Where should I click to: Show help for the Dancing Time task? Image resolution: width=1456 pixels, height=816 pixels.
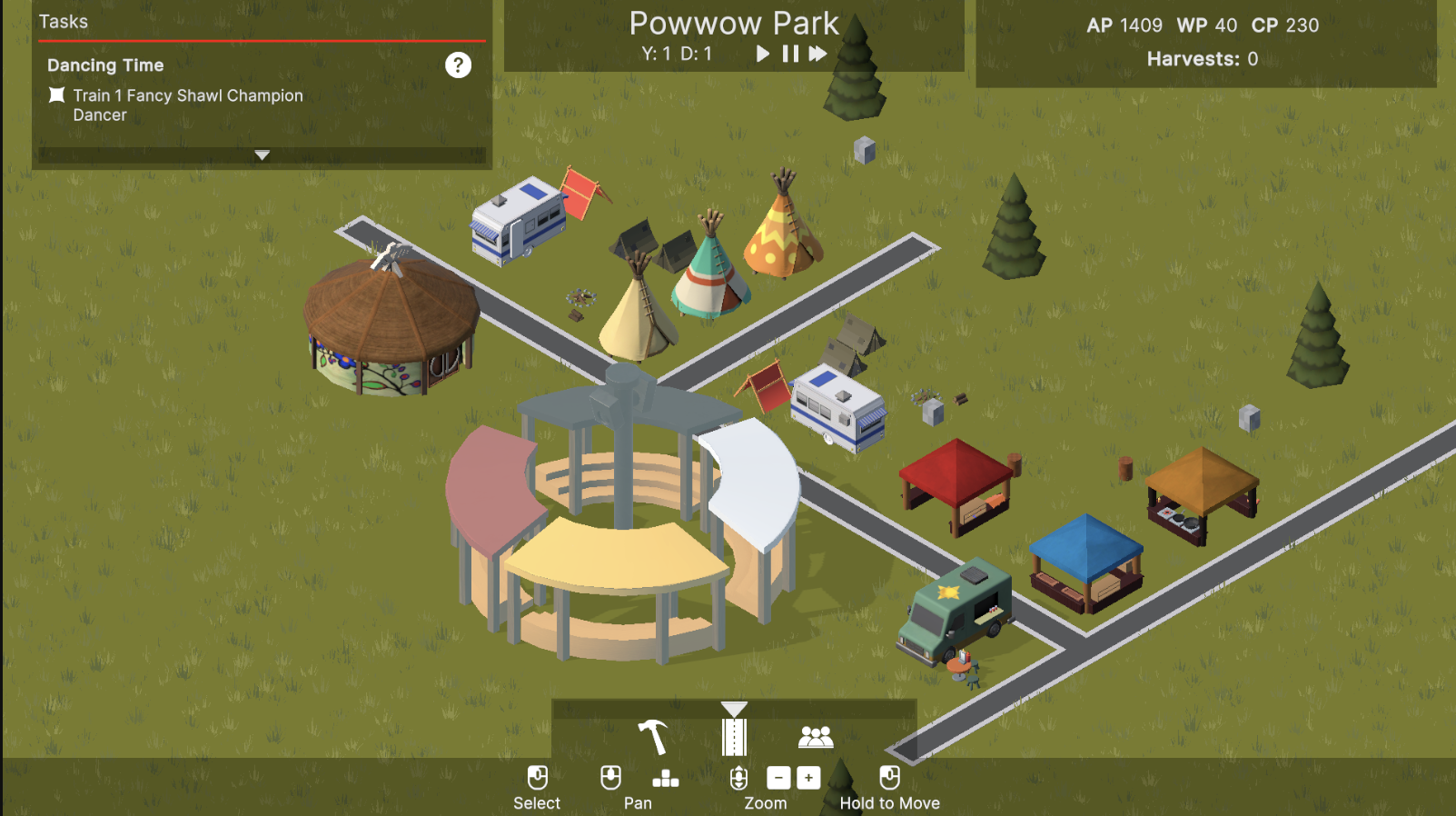pos(458,65)
